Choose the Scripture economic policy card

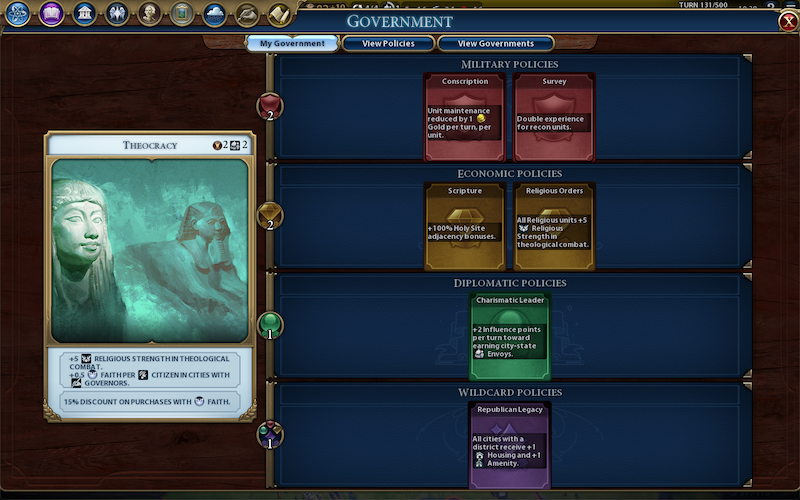click(465, 226)
